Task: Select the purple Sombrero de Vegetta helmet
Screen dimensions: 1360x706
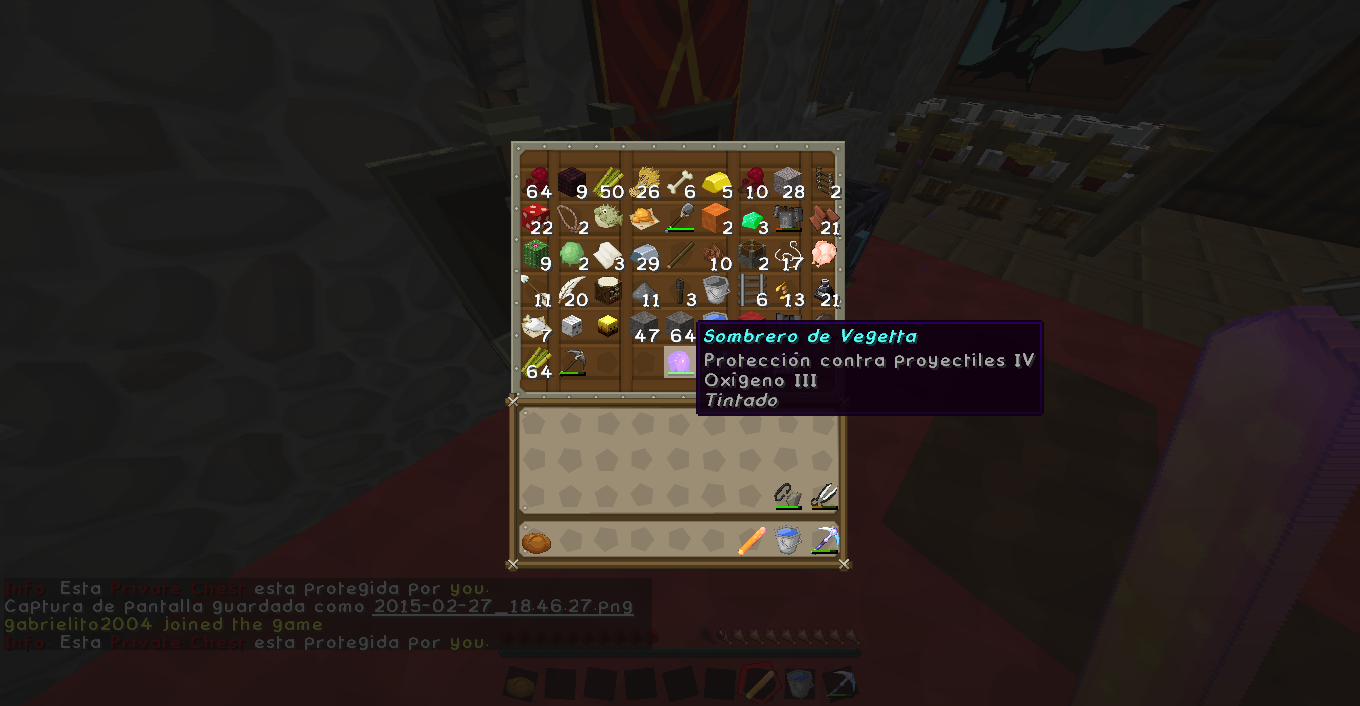Action: [x=679, y=361]
